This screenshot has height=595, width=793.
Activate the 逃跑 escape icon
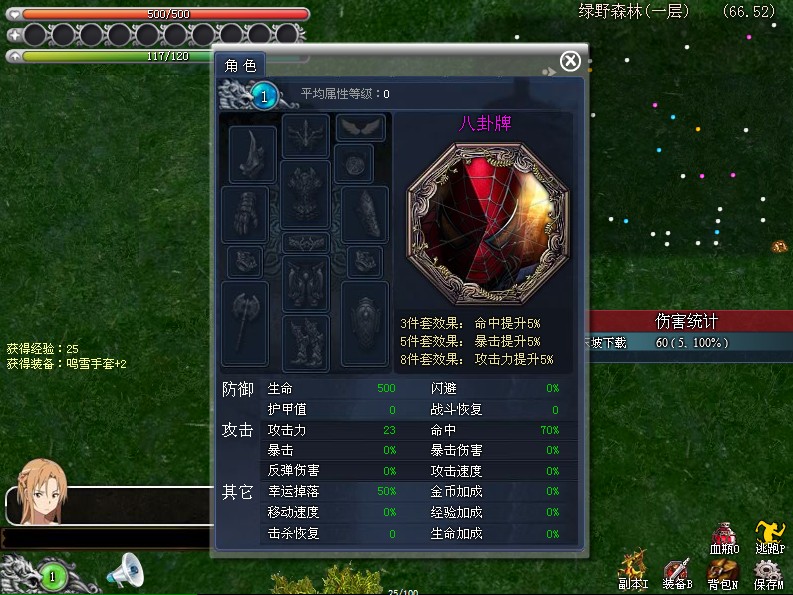(x=769, y=537)
